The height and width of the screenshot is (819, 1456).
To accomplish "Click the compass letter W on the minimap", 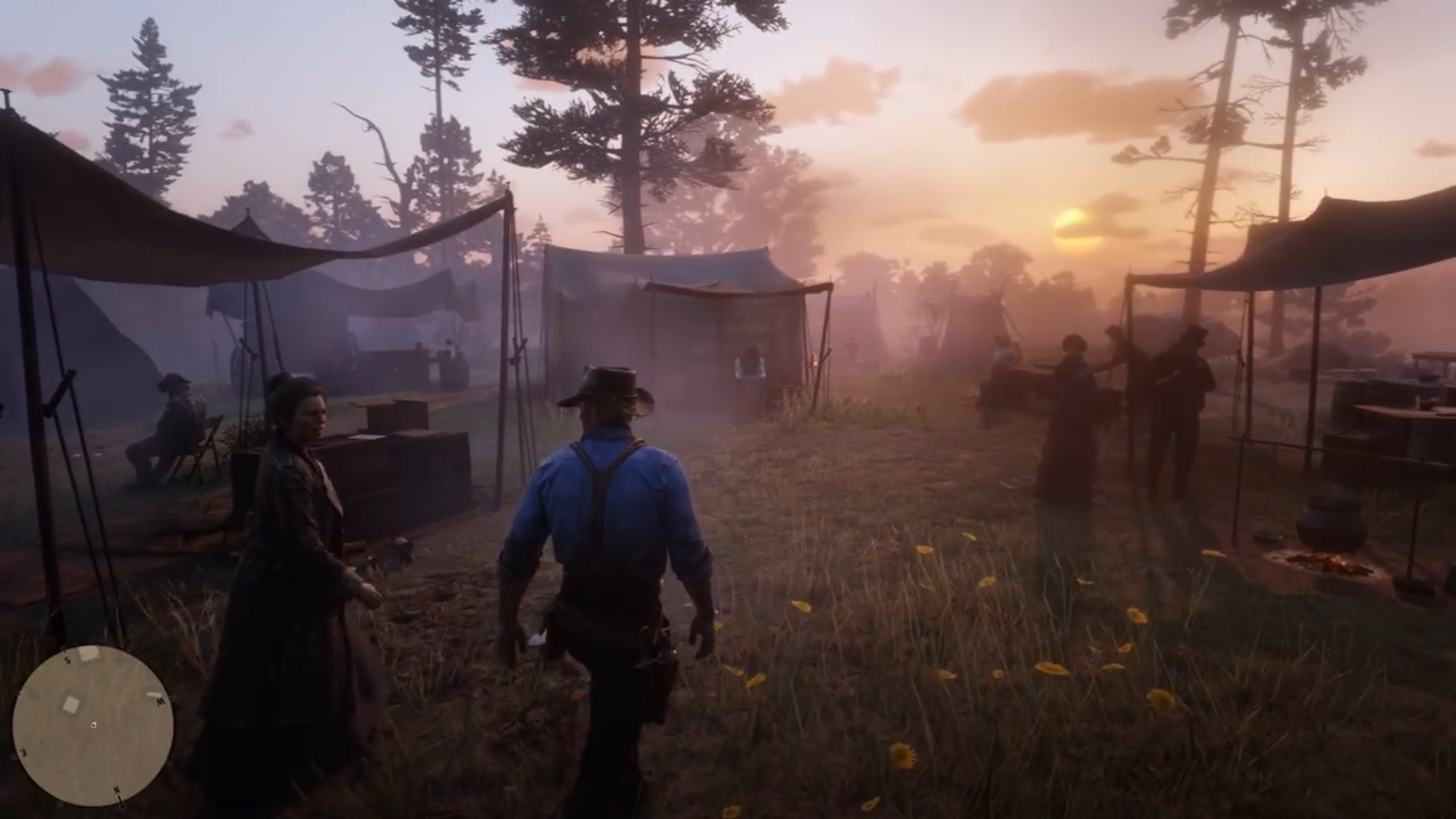I will tap(161, 701).
